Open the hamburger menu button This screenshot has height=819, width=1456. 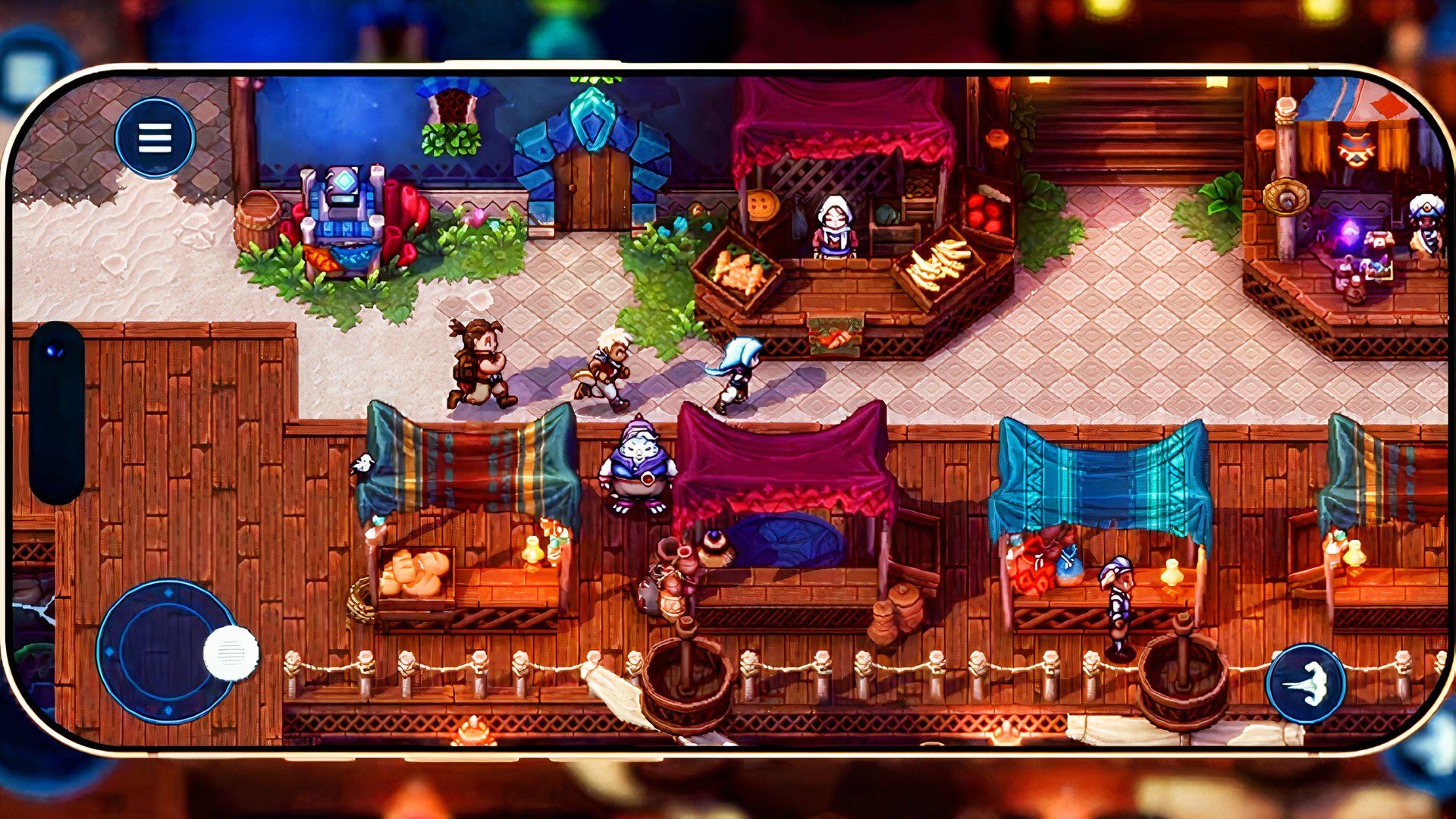[155, 137]
